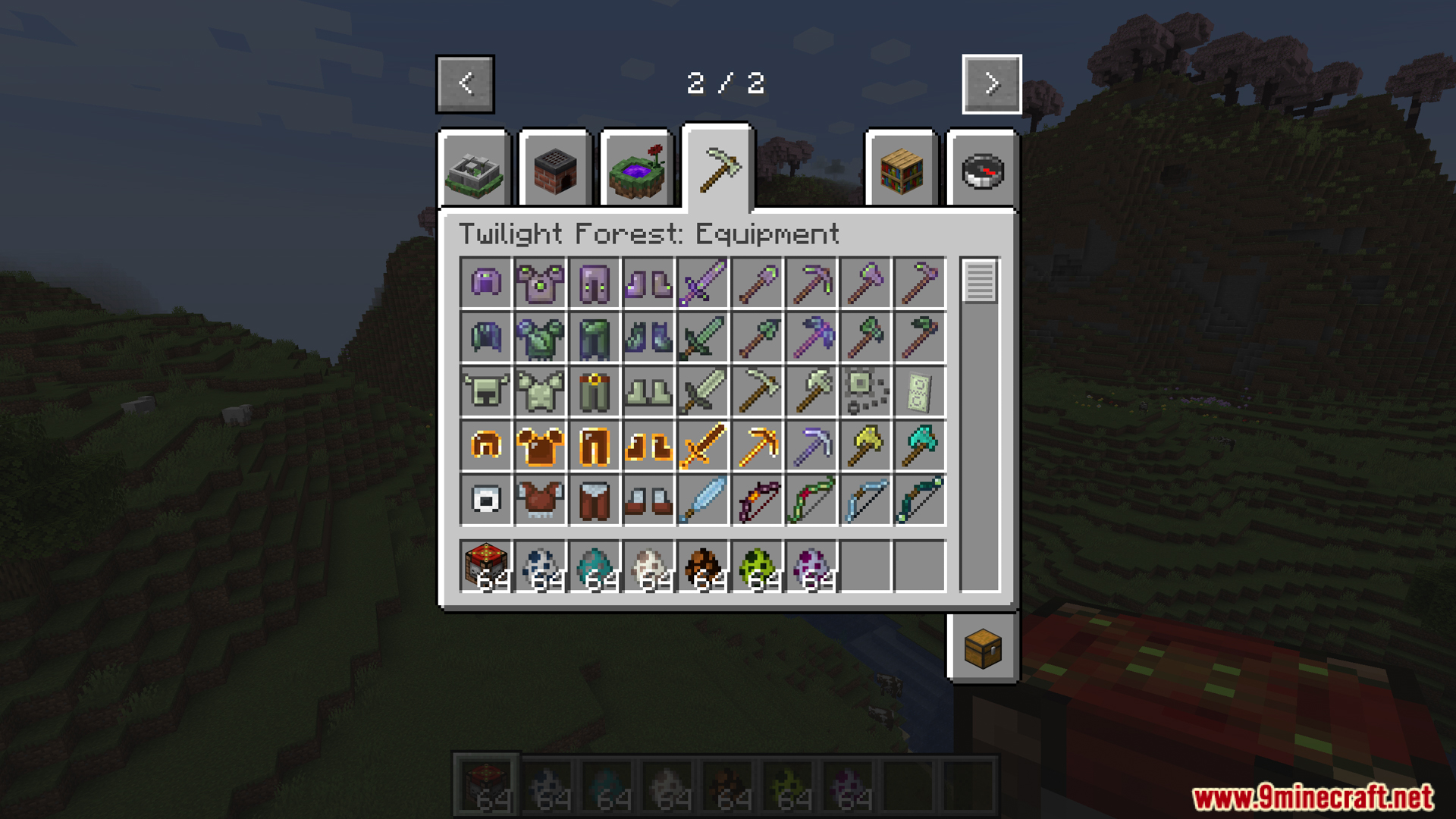Viewport: 1456px width, 819px height.
Task: Click the TNT-like red block hotbar stack
Action: (486, 566)
